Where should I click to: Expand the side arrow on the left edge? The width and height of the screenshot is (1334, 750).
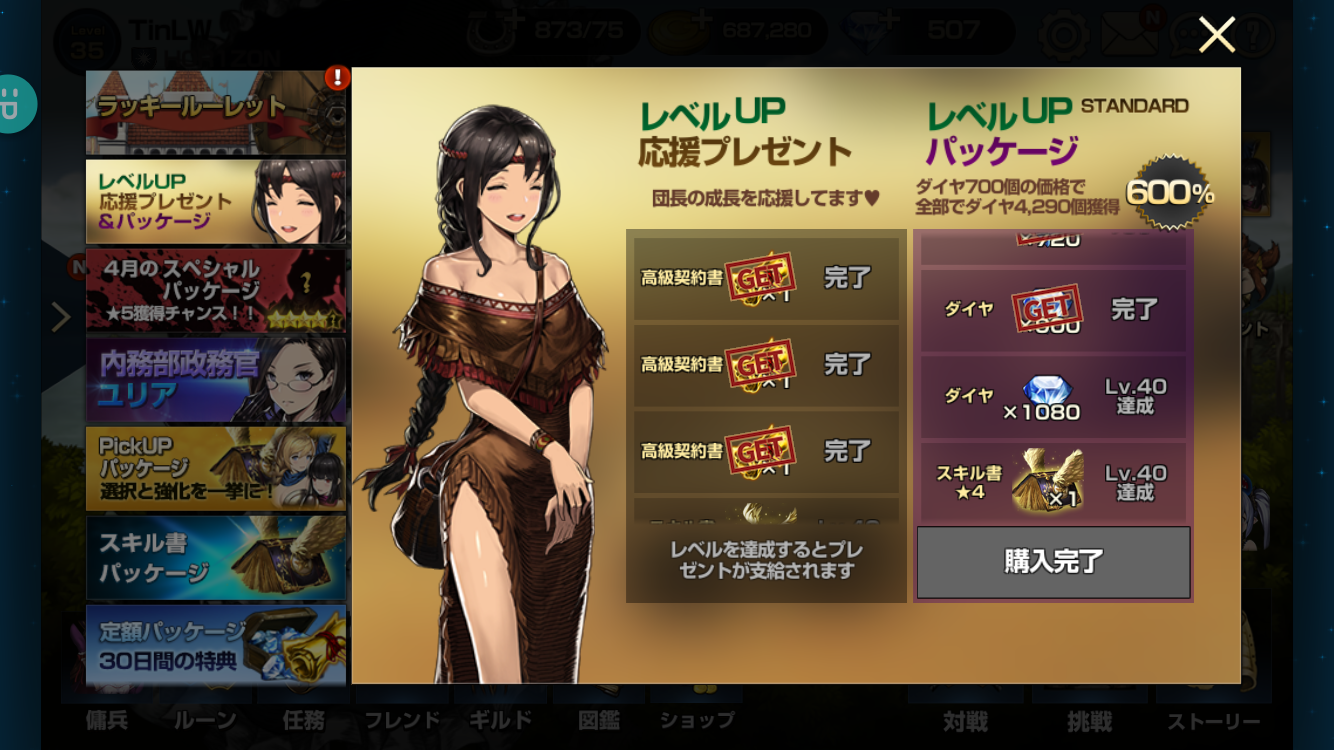pyautogui.click(x=61, y=318)
